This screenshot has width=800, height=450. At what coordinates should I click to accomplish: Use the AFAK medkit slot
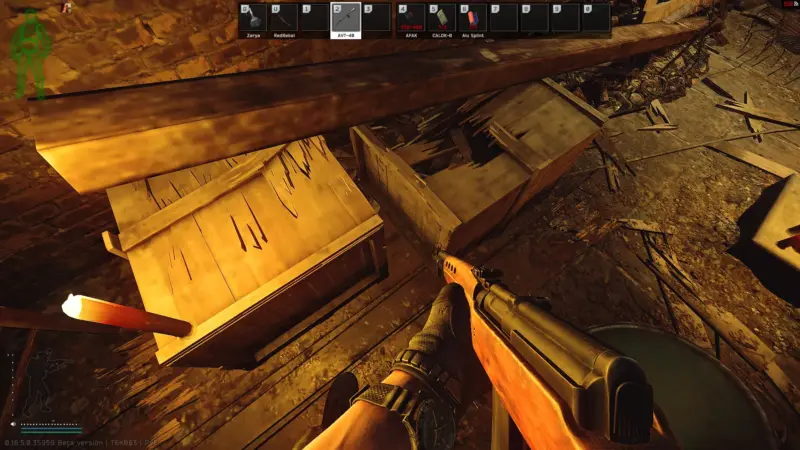point(411,20)
